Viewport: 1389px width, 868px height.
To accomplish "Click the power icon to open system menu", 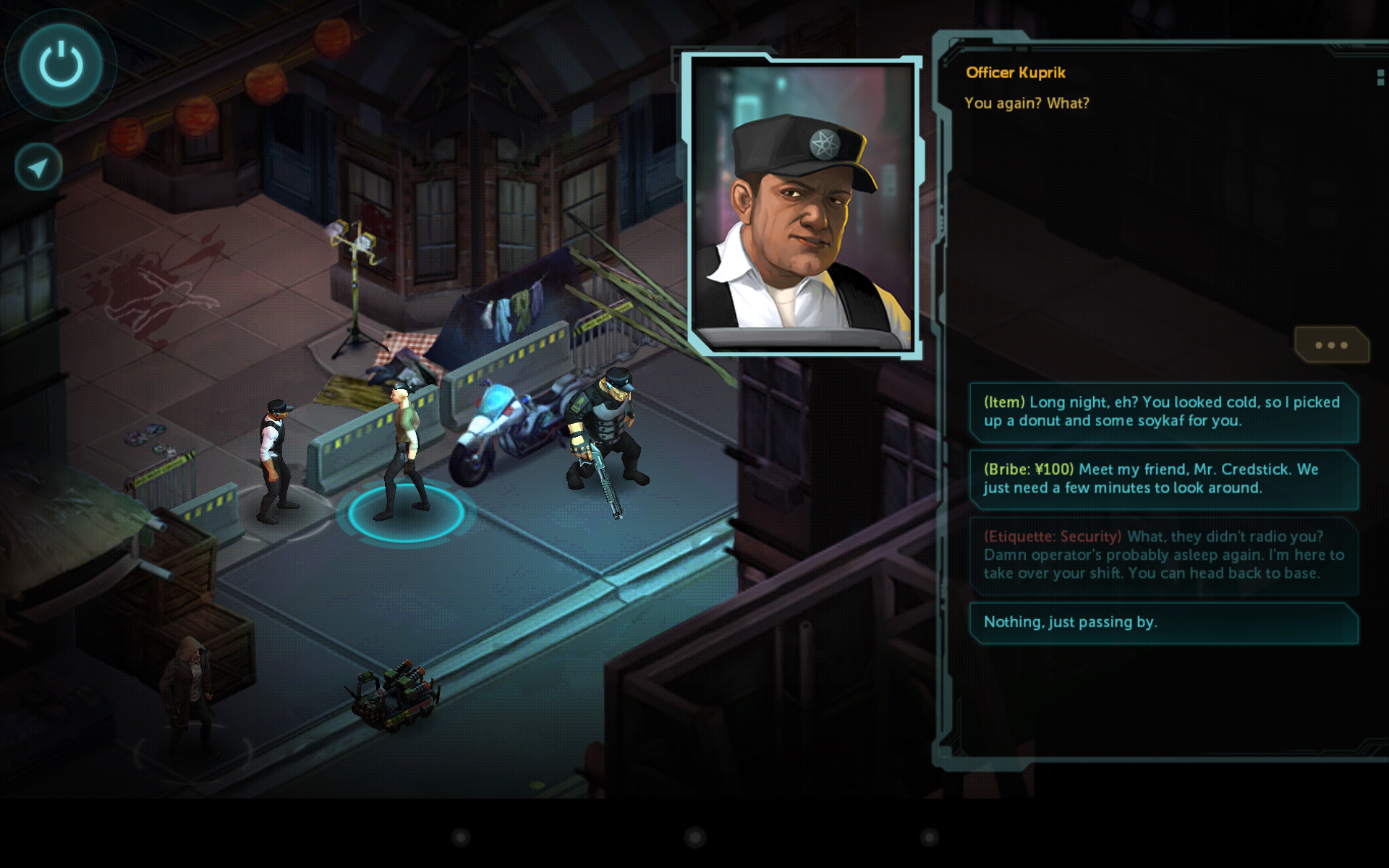I will [60, 65].
